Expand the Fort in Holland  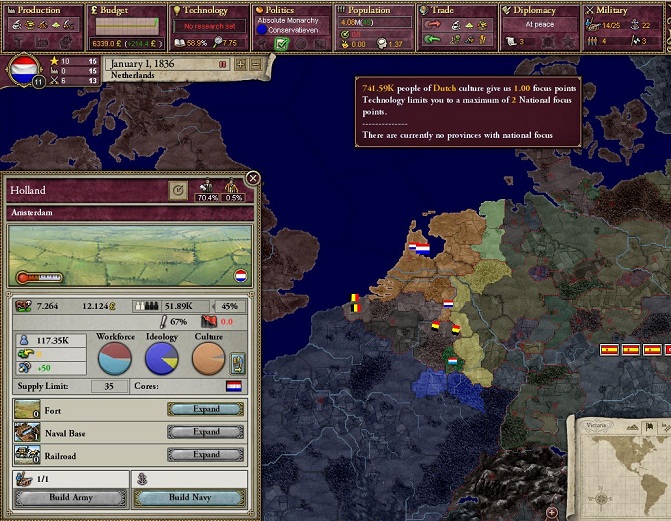coord(206,409)
